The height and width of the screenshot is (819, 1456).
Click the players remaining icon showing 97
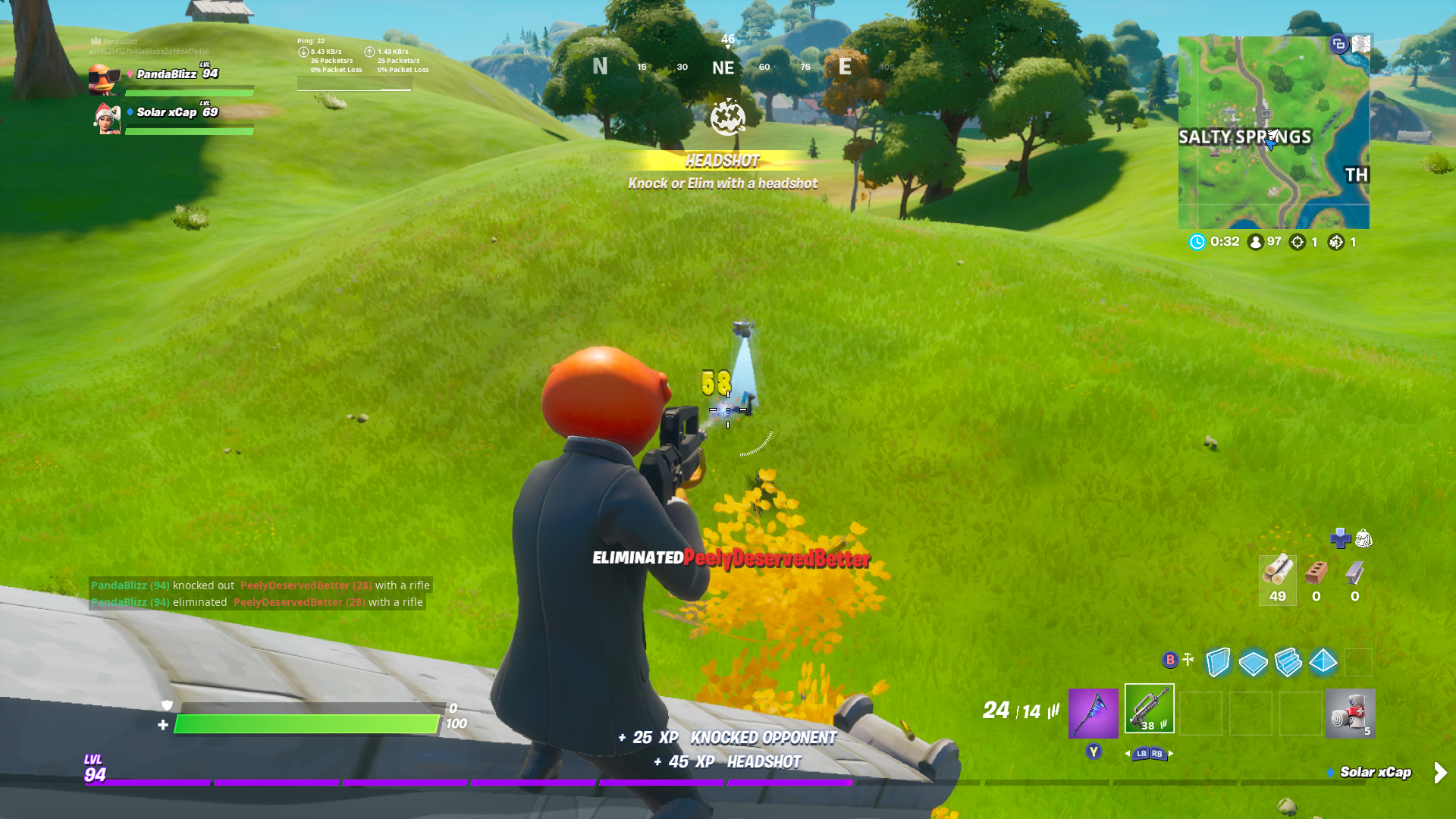click(x=1255, y=241)
